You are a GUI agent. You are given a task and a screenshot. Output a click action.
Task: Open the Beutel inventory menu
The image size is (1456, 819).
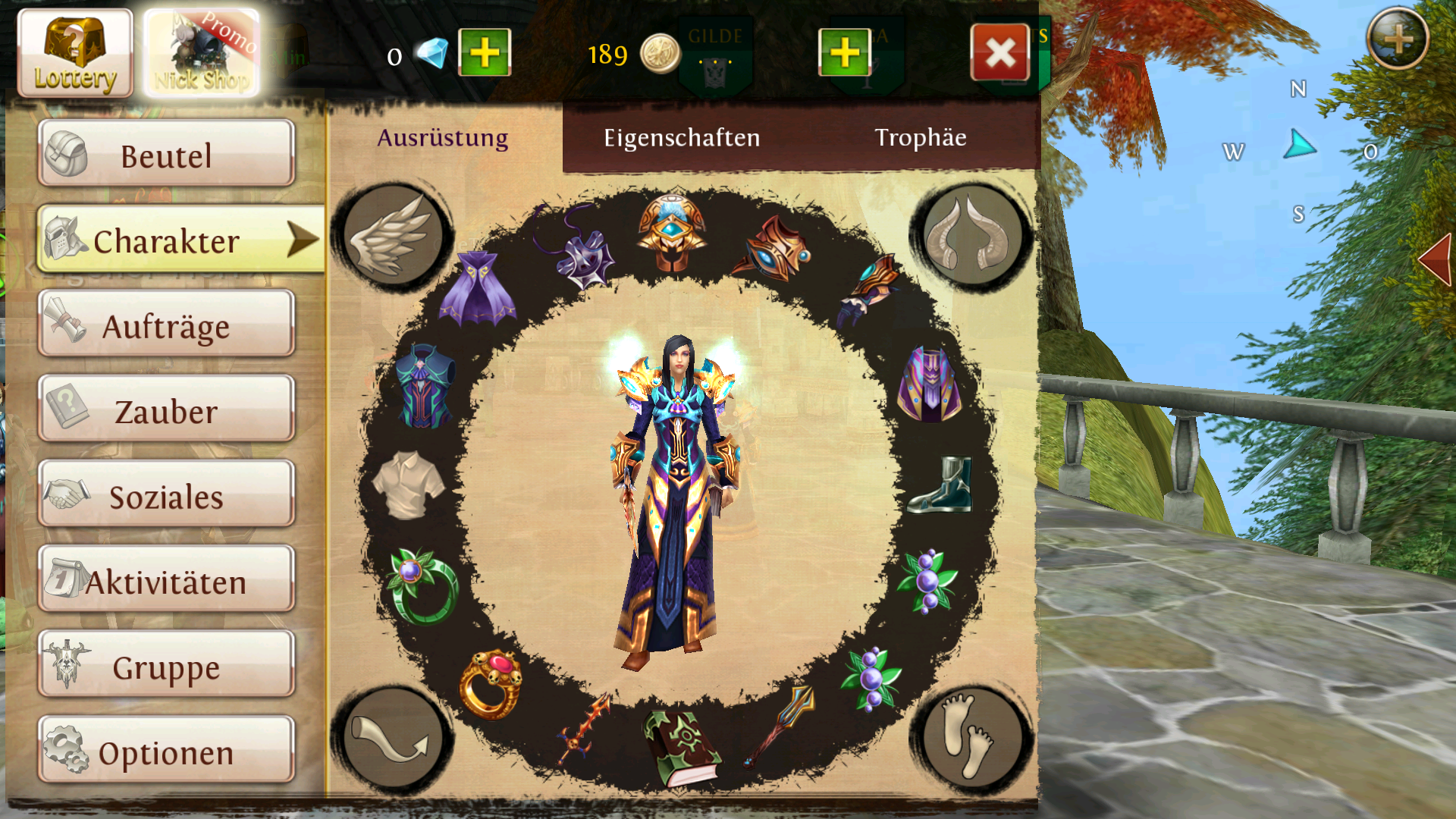coord(166,155)
